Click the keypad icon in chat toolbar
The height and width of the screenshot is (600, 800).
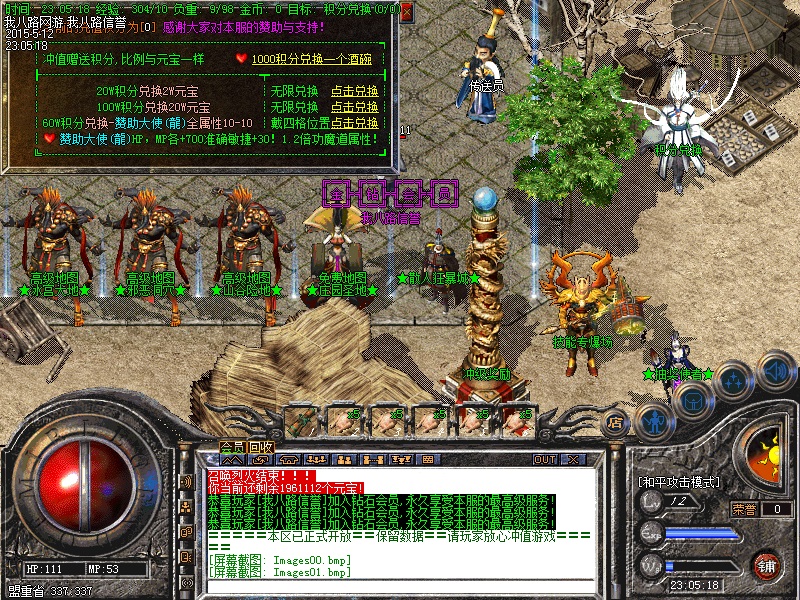427,459
